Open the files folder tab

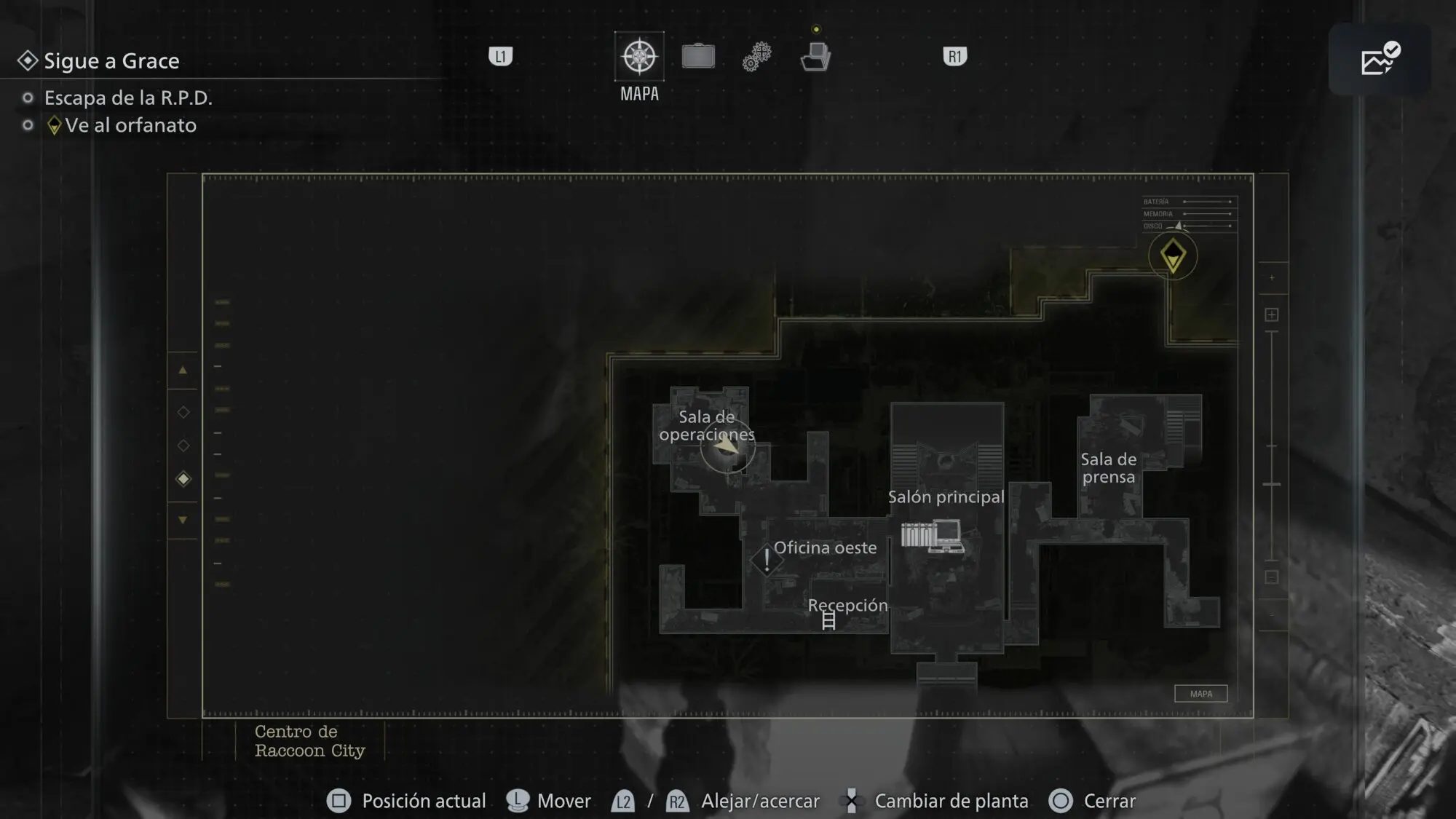pyautogui.click(x=815, y=57)
